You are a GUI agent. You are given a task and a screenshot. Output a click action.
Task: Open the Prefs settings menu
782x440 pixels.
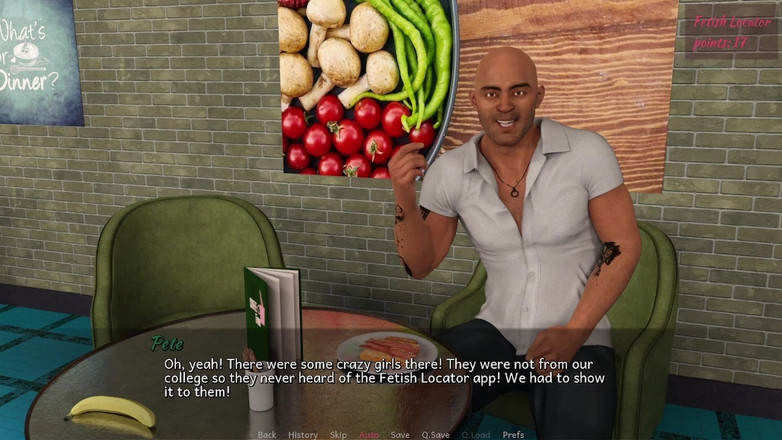(x=513, y=435)
